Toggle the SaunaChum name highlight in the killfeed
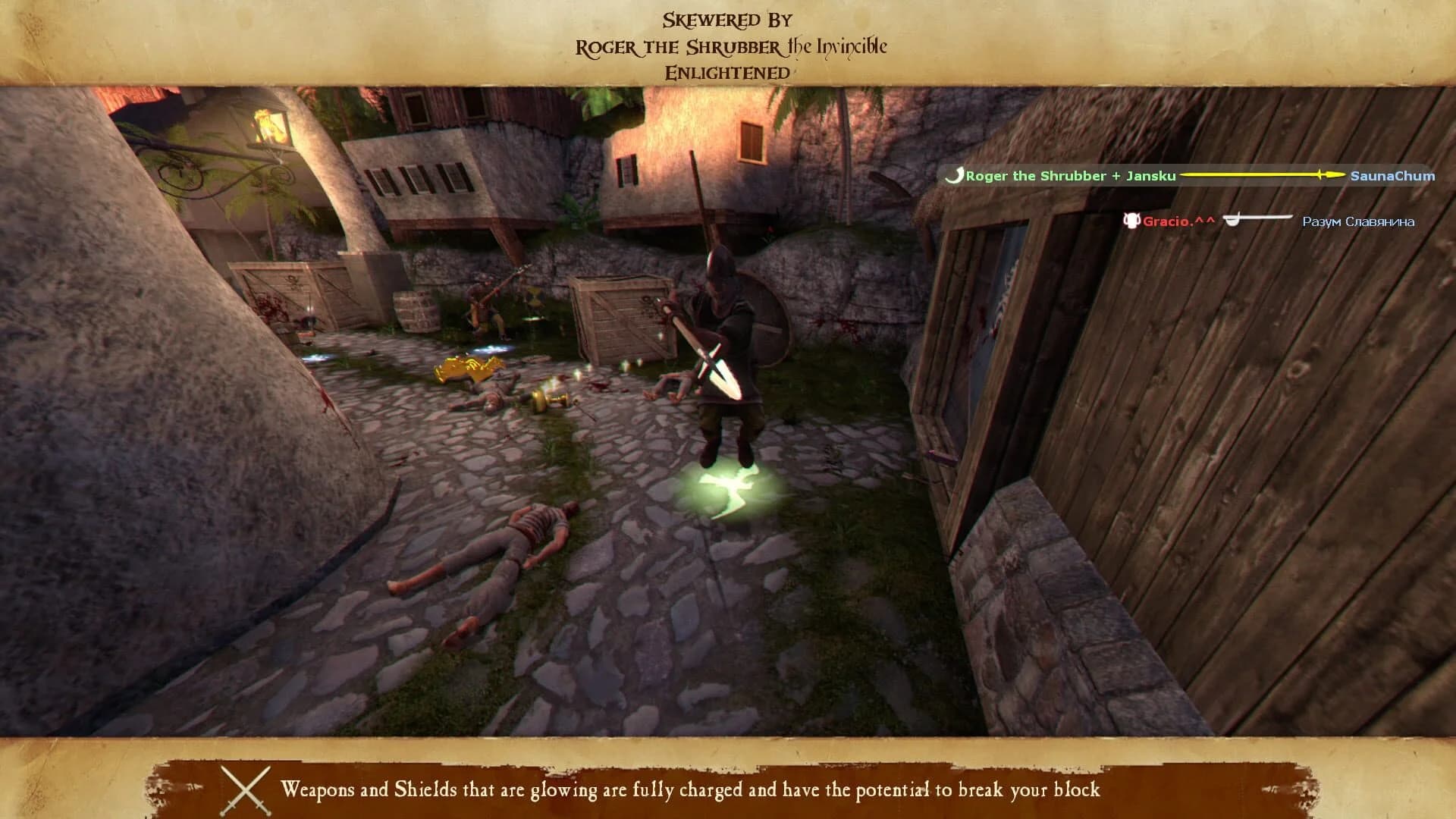The width and height of the screenshot is (1456, 819). (x=1392, y=175)
